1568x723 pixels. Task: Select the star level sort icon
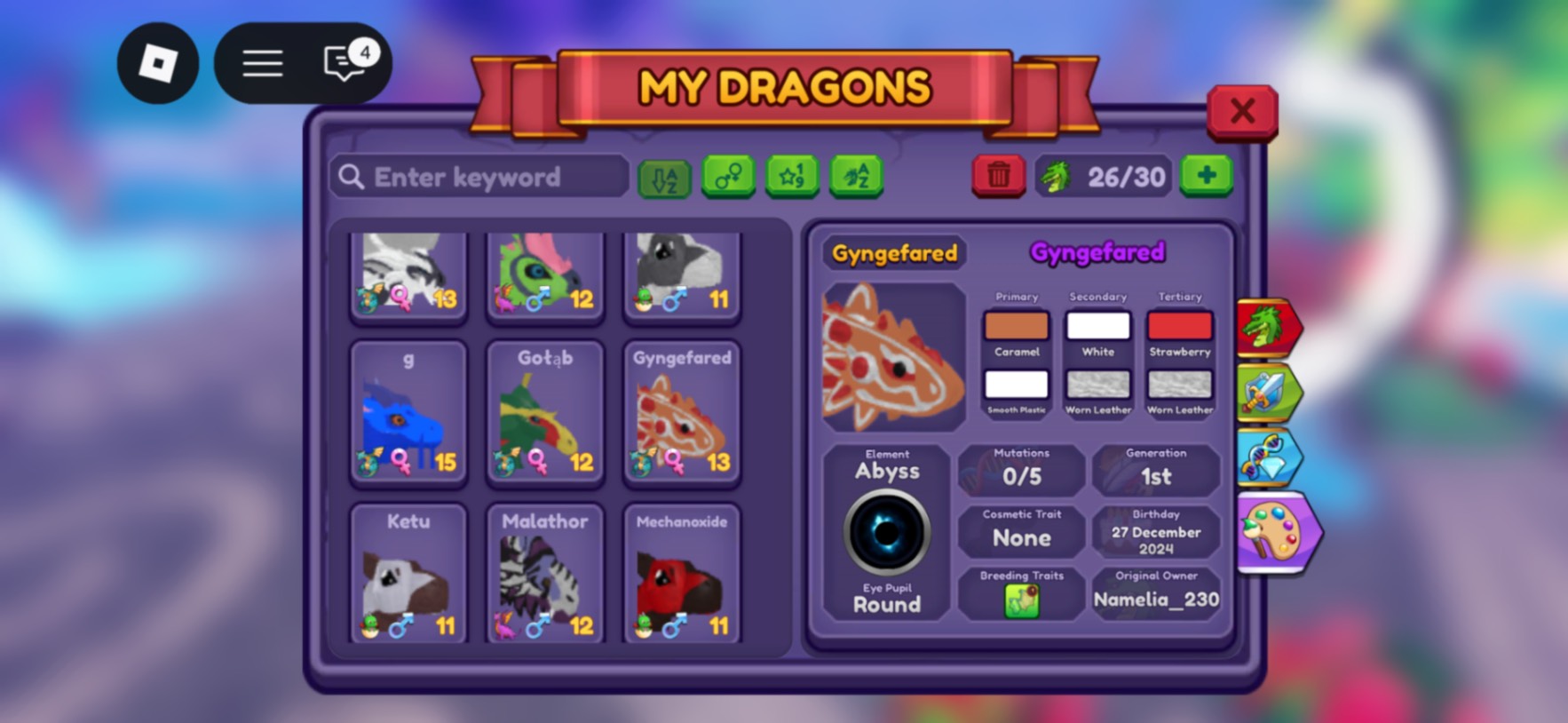coord(792,177)
